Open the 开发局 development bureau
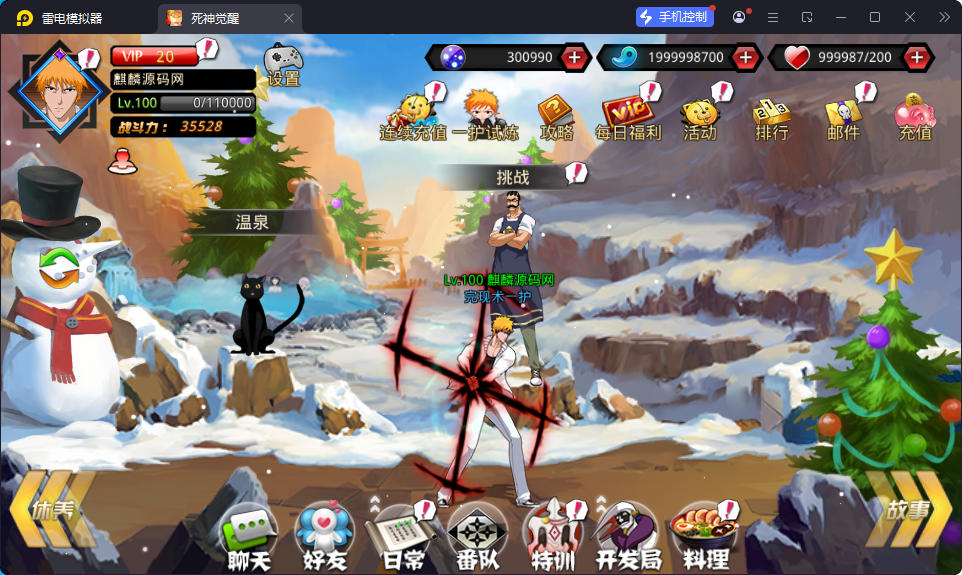 [628, 536]
